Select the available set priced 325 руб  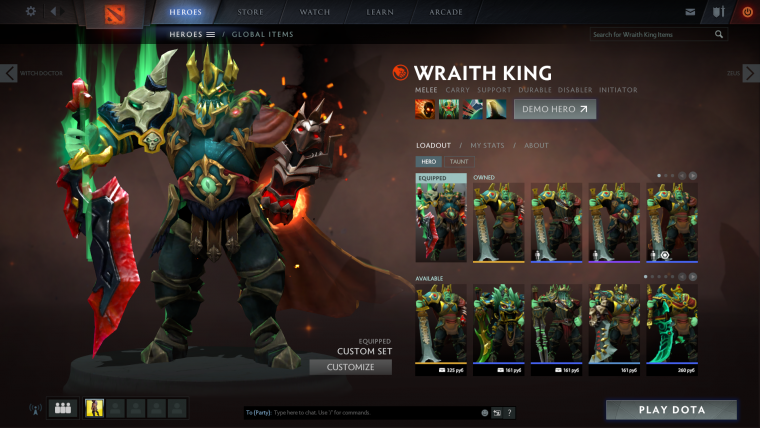coord(441,323)
